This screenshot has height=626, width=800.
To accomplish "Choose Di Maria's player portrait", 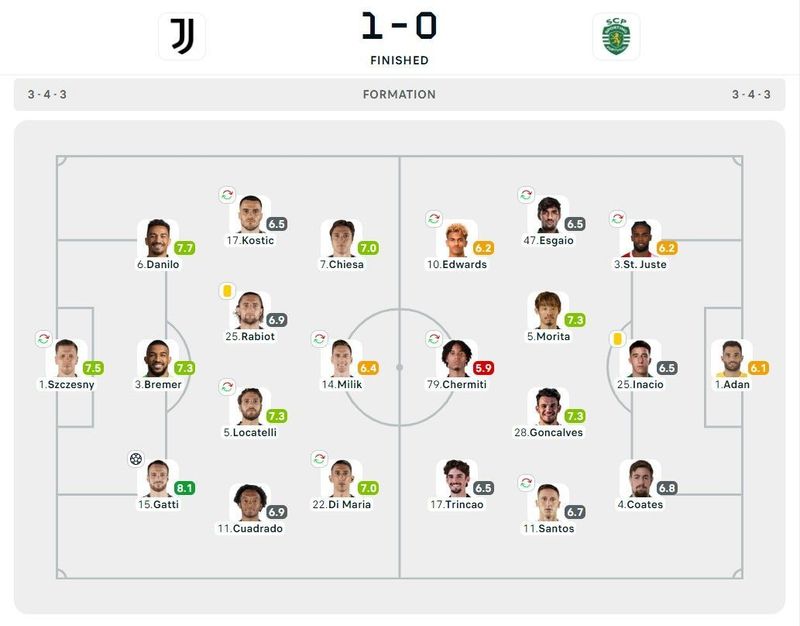I will click(340, 478).
